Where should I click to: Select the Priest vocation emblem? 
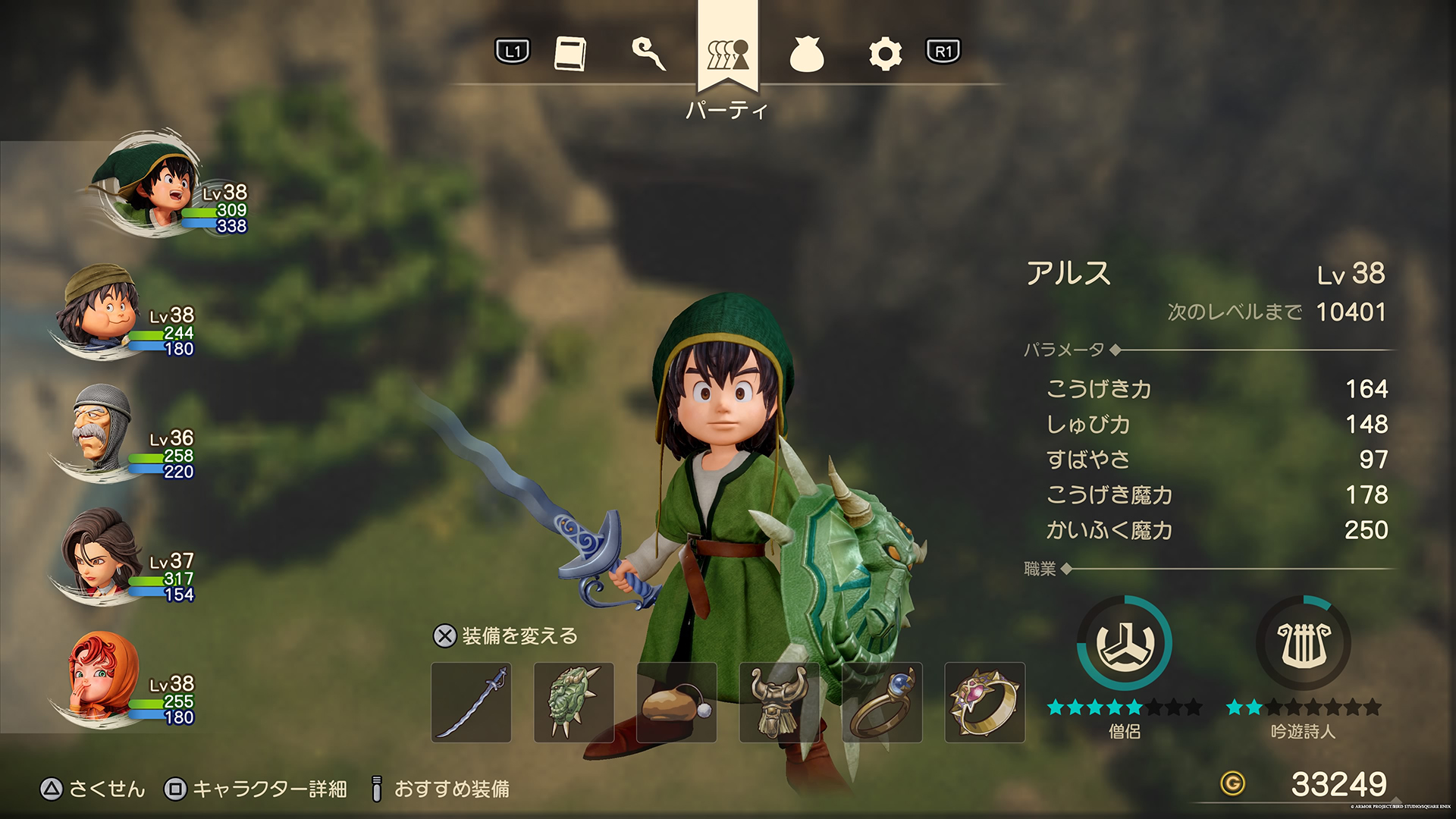tap(1125, 644)
